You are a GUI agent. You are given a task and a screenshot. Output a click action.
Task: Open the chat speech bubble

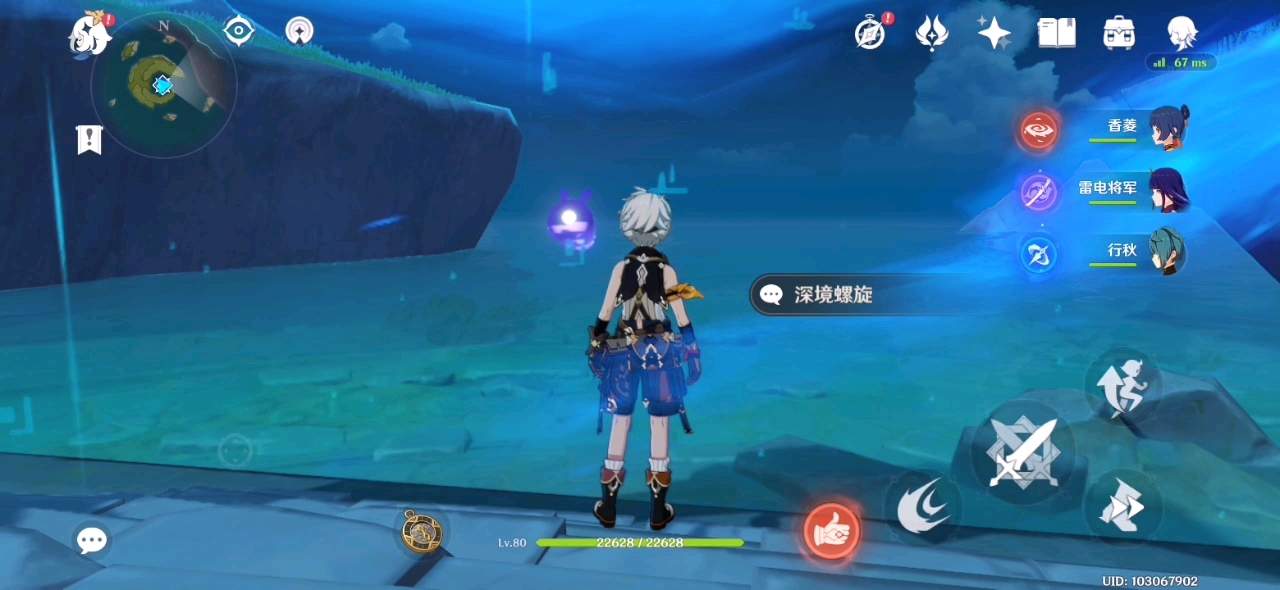click(x=92, y=540)
